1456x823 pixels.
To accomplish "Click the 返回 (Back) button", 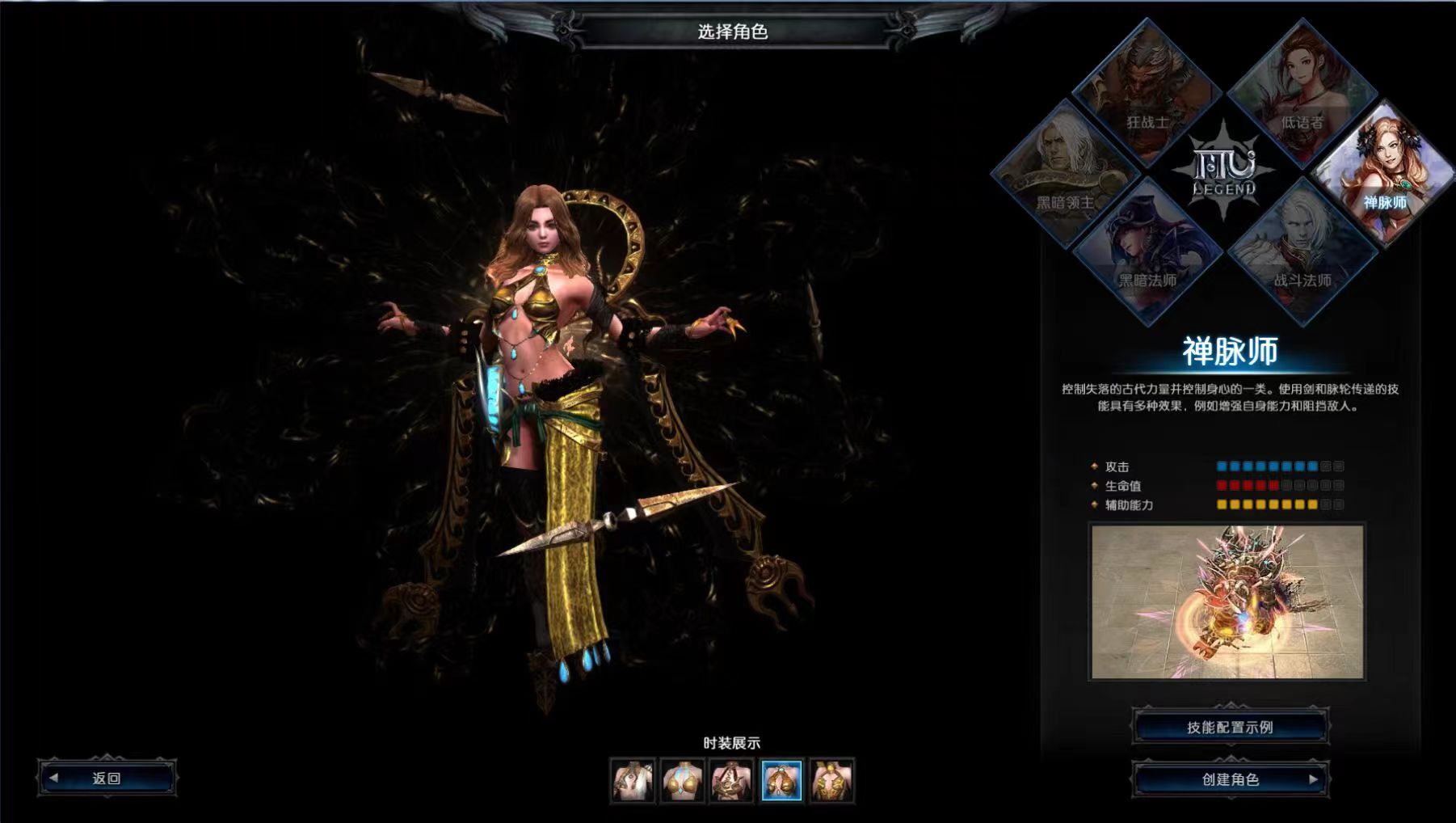I will [107, 778].
